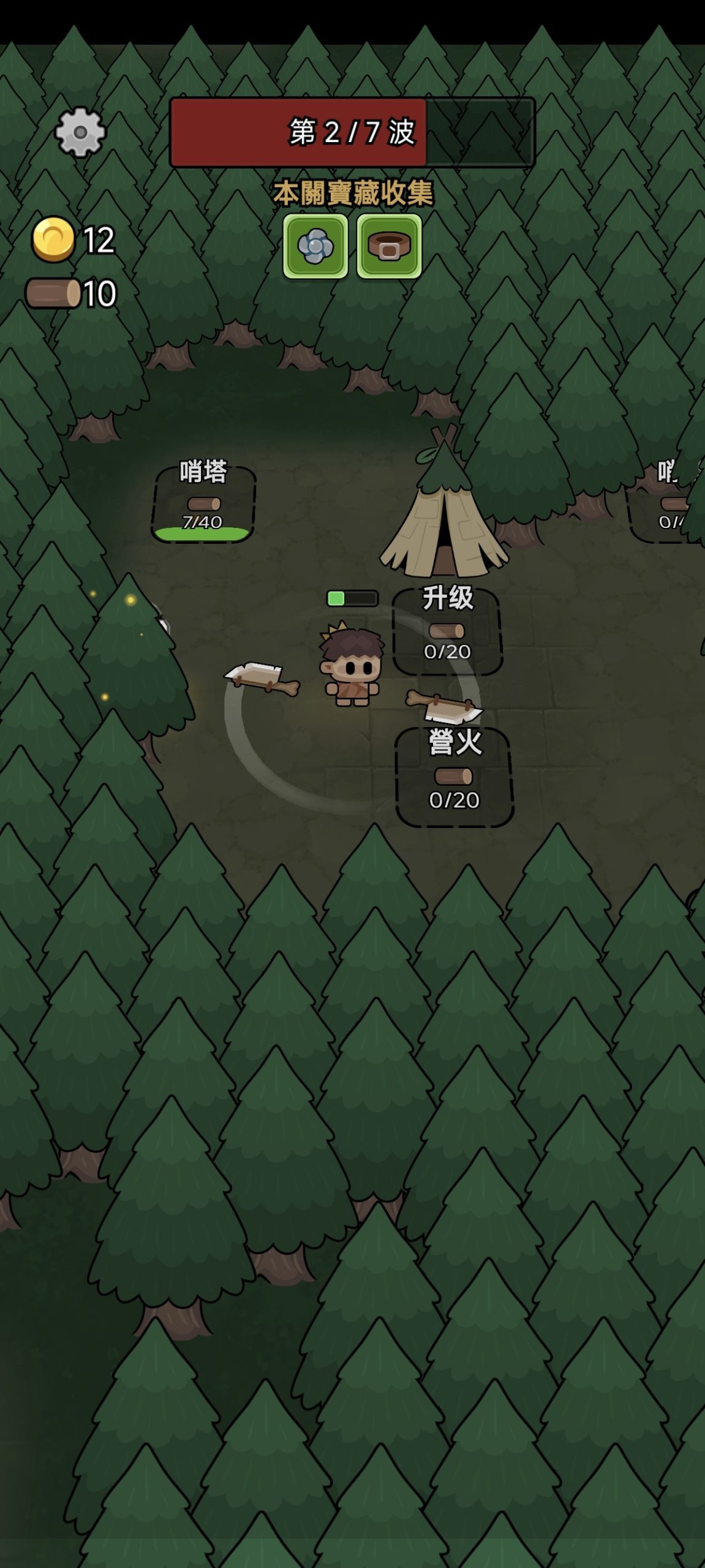Screen dimensions: 705x1568
Task: Select the gray flower treasure icon
Action: click(315, 246)
